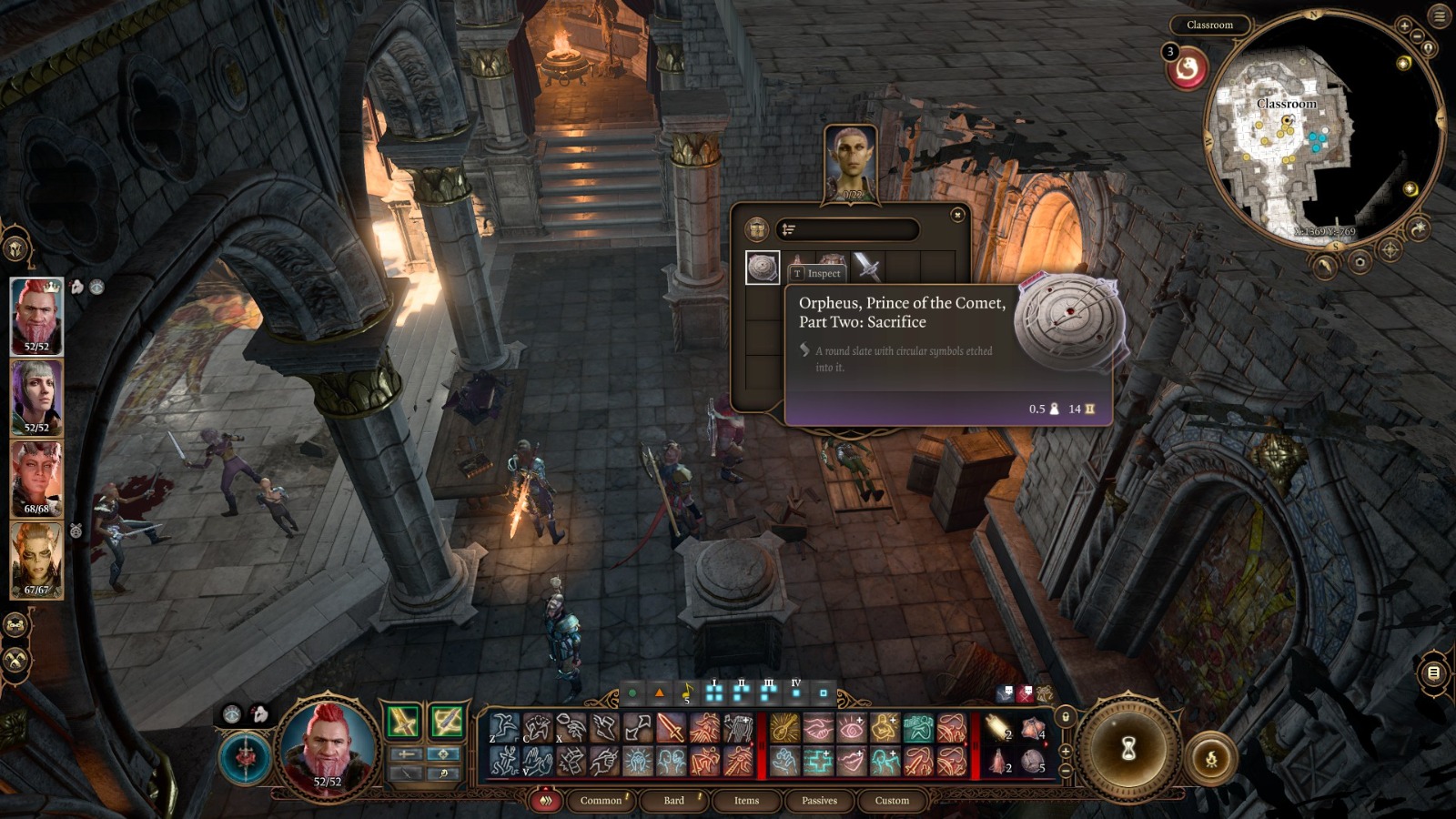Image resolution: width=1456 pixels, height=819 pixels.
Task: Click the sort icon in the container window
Action: click(788, 229)
